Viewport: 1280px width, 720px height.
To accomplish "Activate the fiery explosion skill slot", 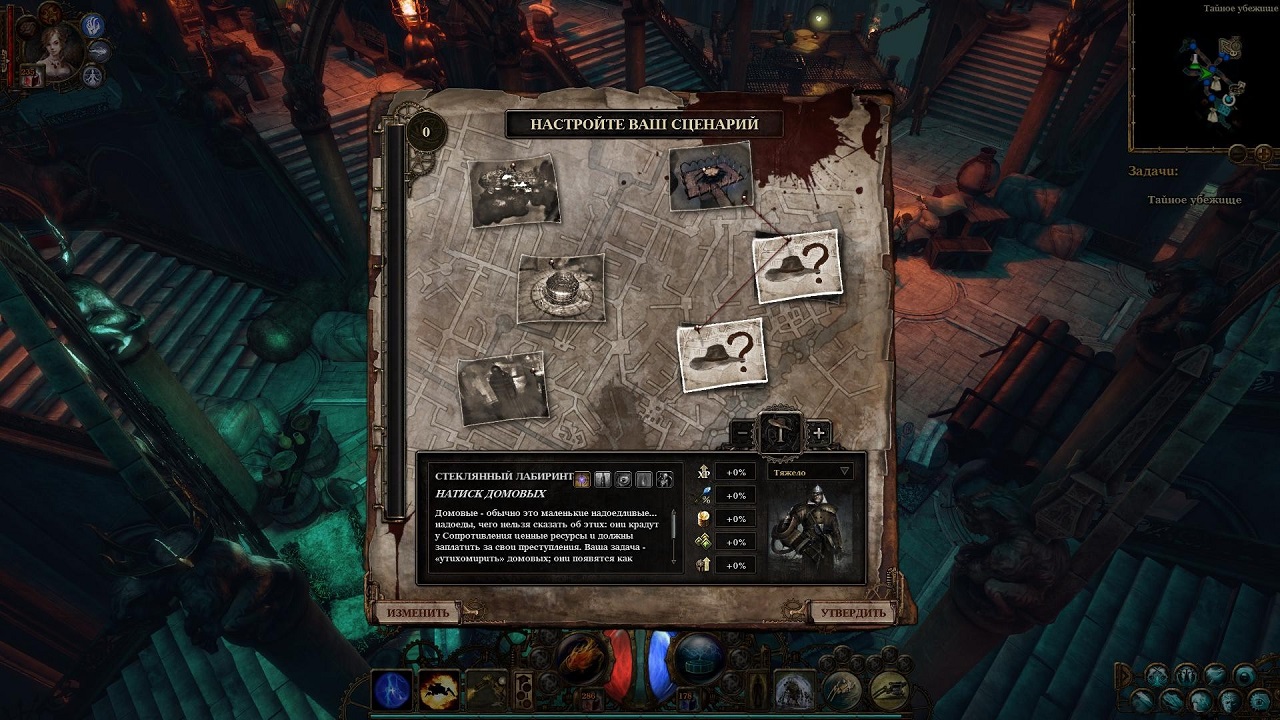I will pos(439,689).
